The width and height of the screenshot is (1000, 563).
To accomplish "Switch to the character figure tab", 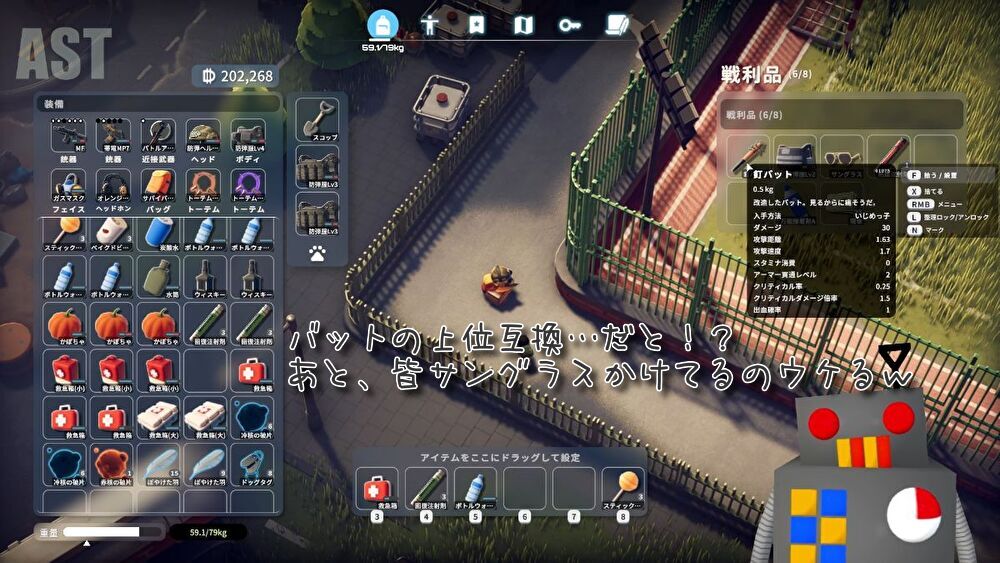I will coord(429,26).
